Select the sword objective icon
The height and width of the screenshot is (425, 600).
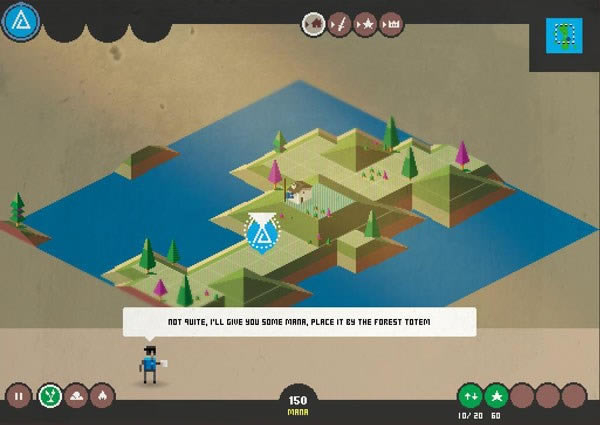point(340,24)
